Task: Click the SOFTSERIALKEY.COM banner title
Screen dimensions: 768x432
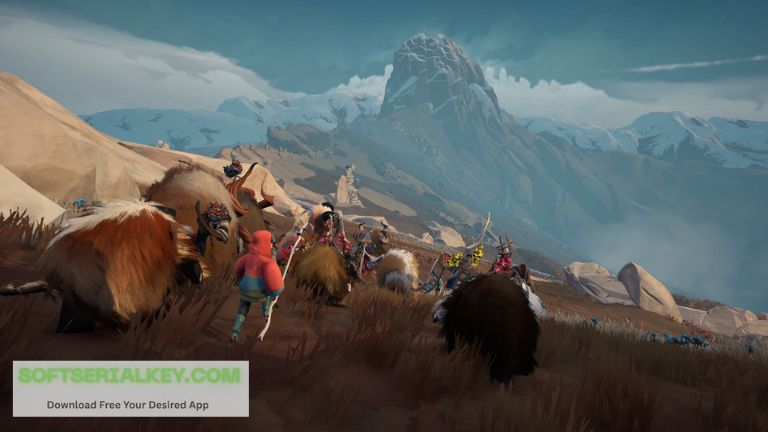Action: 130,376
